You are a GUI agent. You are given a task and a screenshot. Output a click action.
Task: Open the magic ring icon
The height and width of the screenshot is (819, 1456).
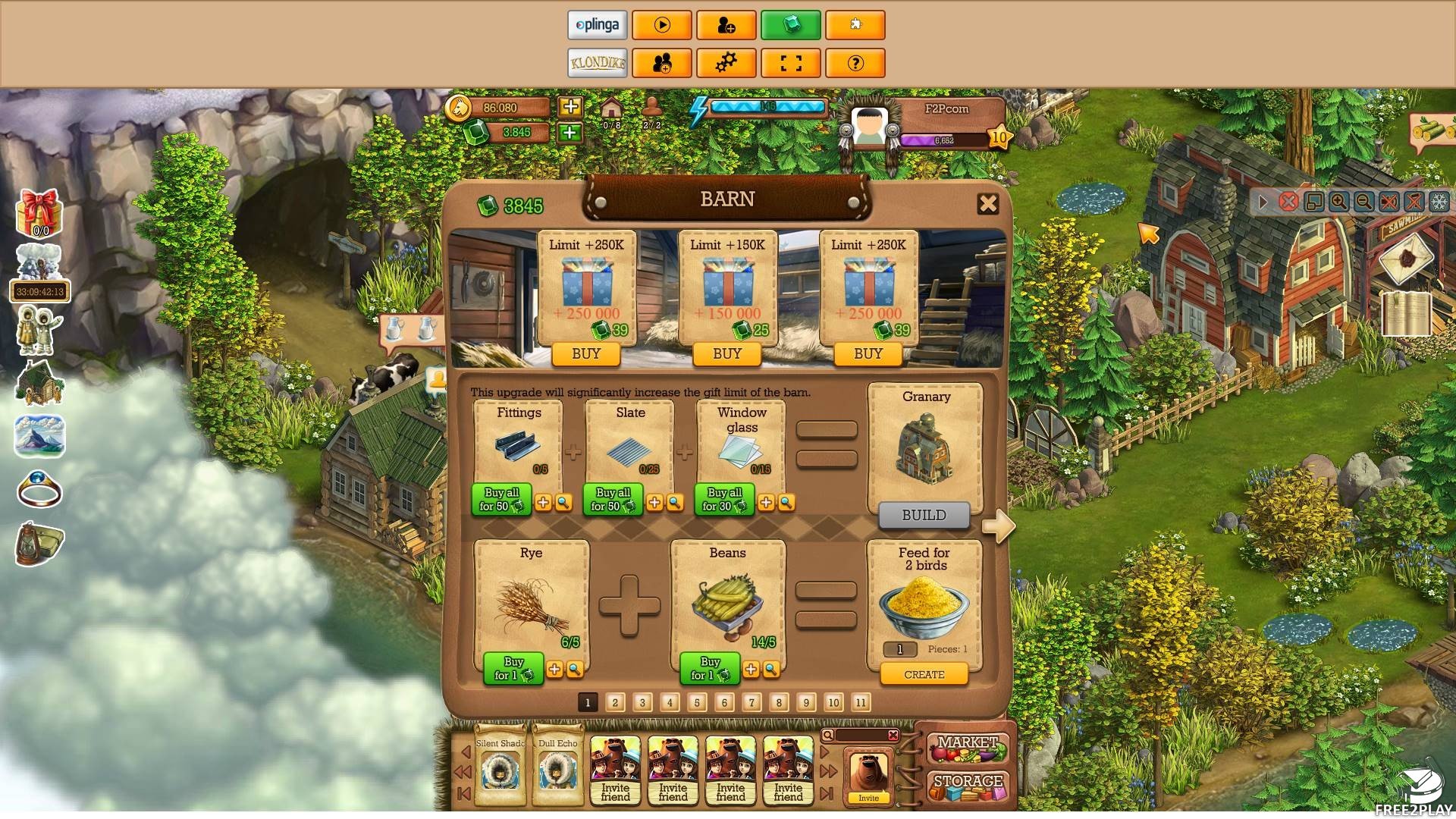pyautogui.click(x=39, y=489)
